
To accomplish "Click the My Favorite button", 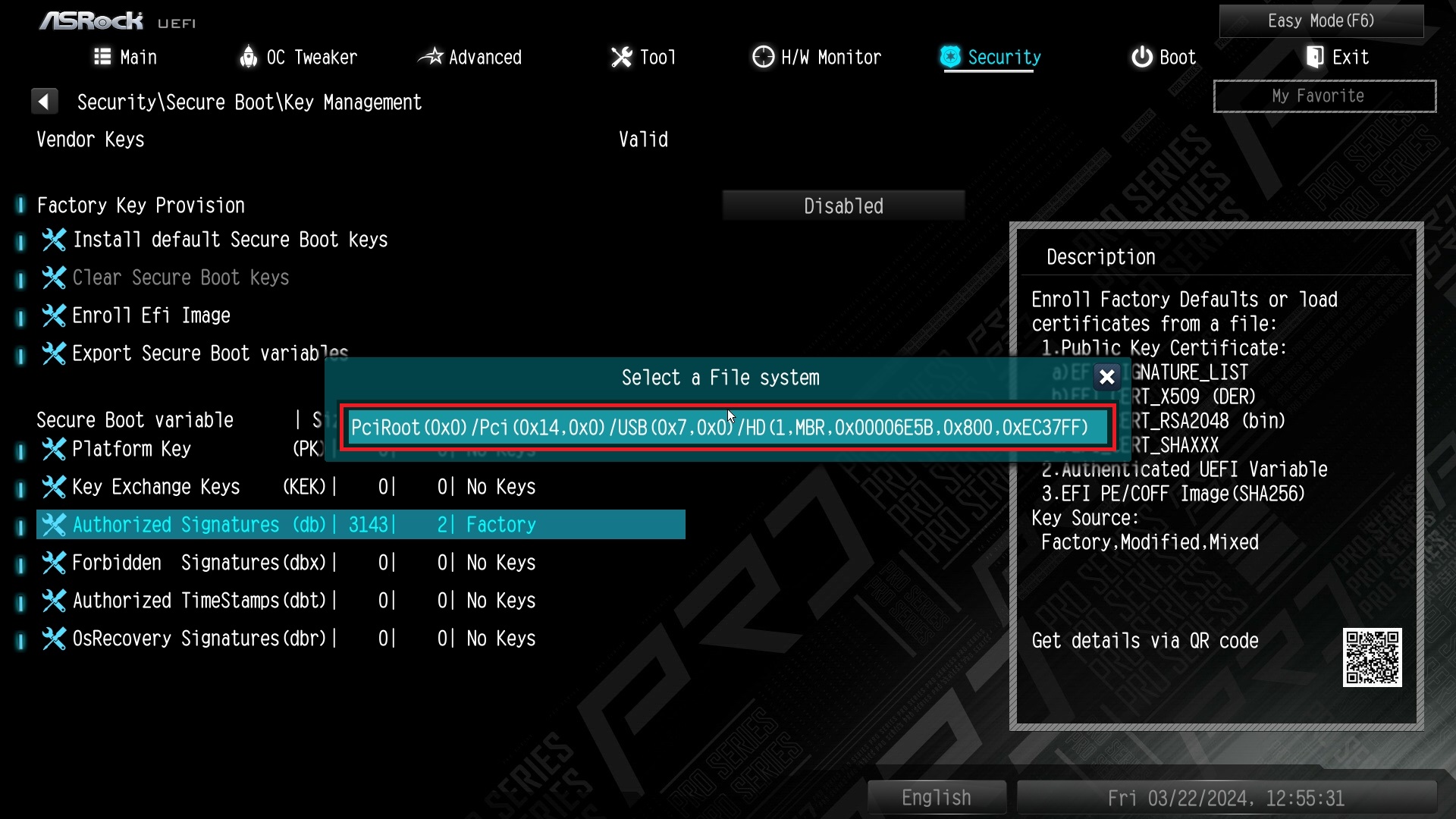I will pos(1324,96).
